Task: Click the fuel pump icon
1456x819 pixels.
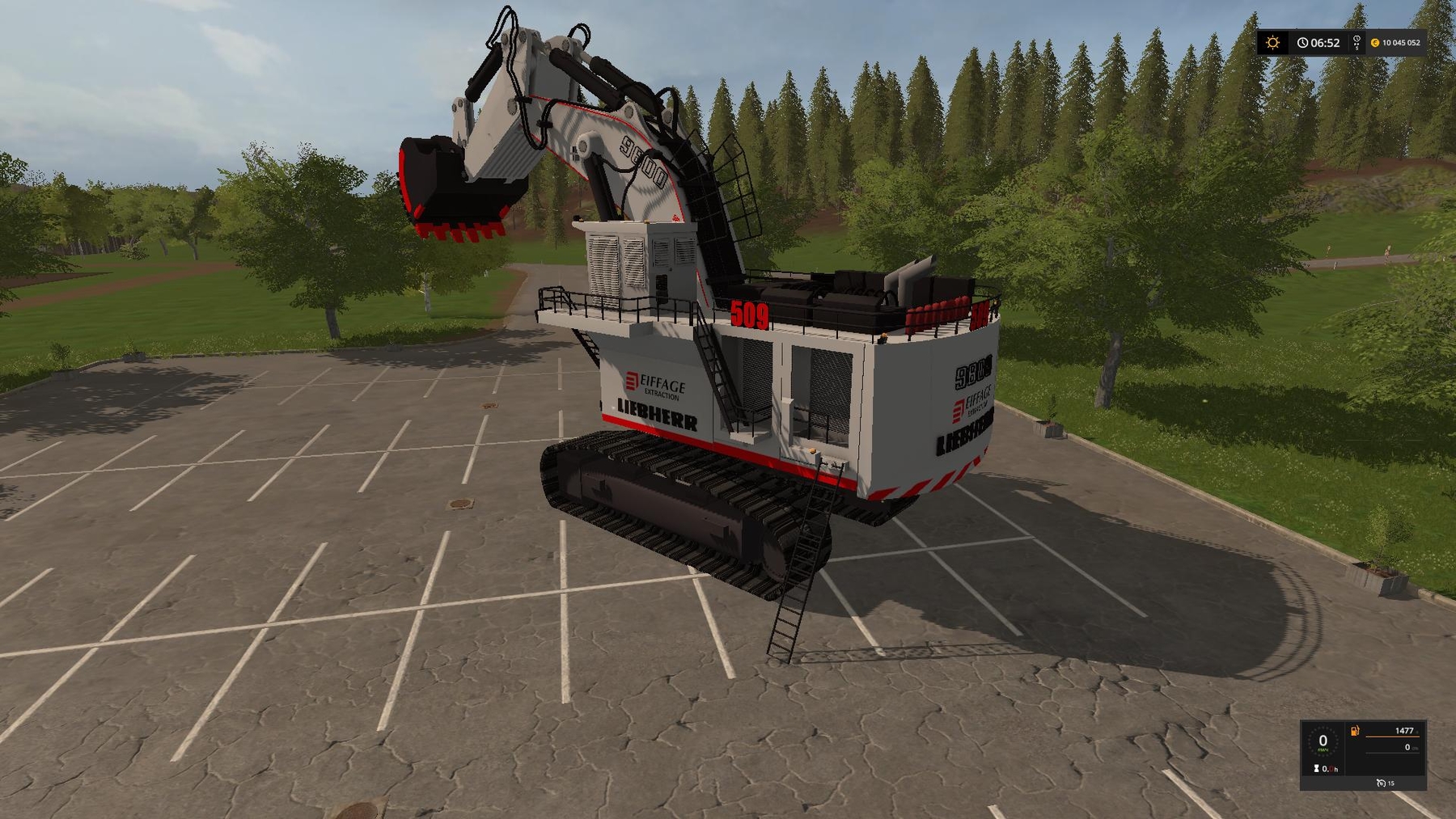Action: pos(1355,732)
